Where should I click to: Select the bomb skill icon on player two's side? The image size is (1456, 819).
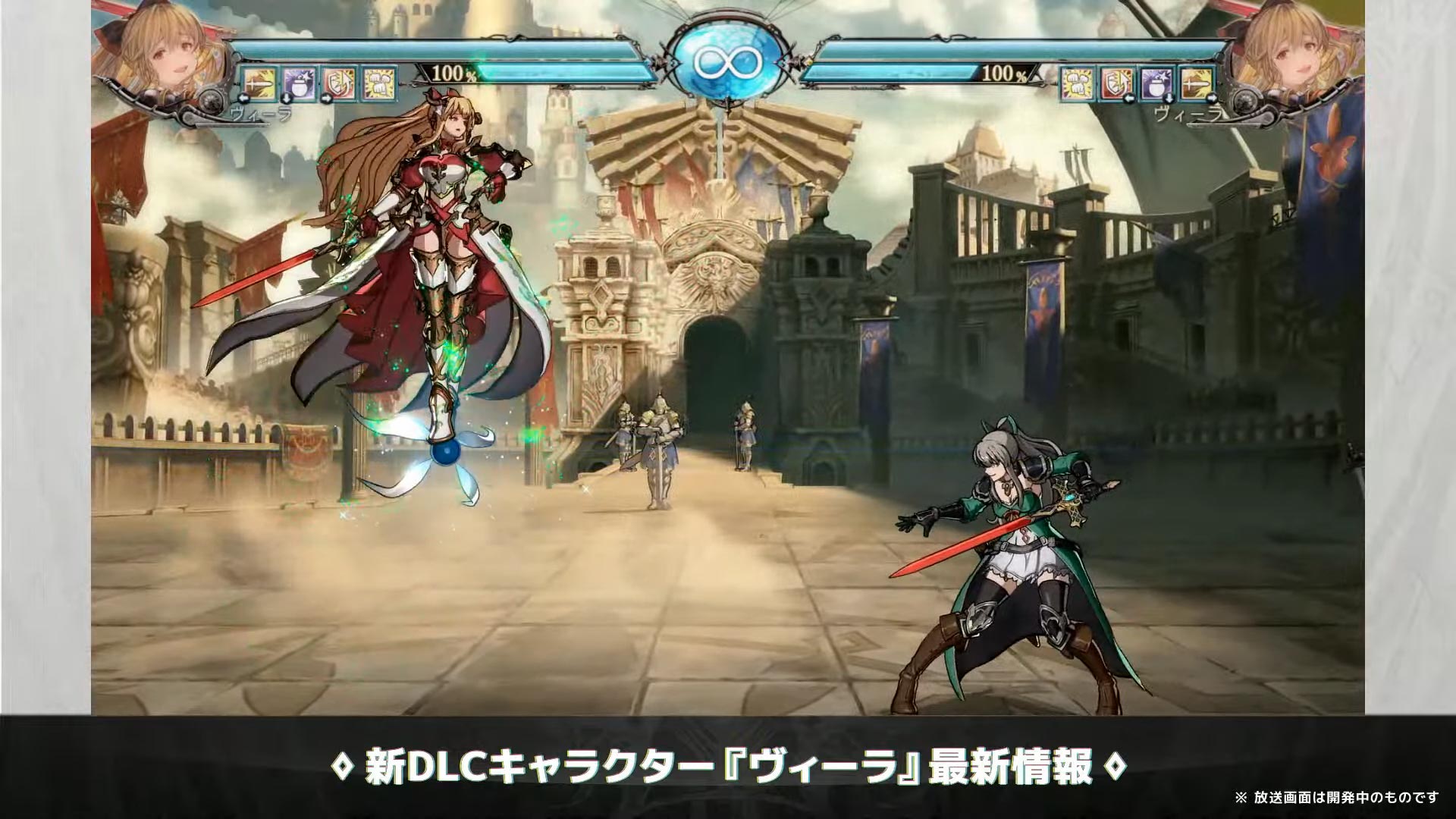tap(1156, 83)
